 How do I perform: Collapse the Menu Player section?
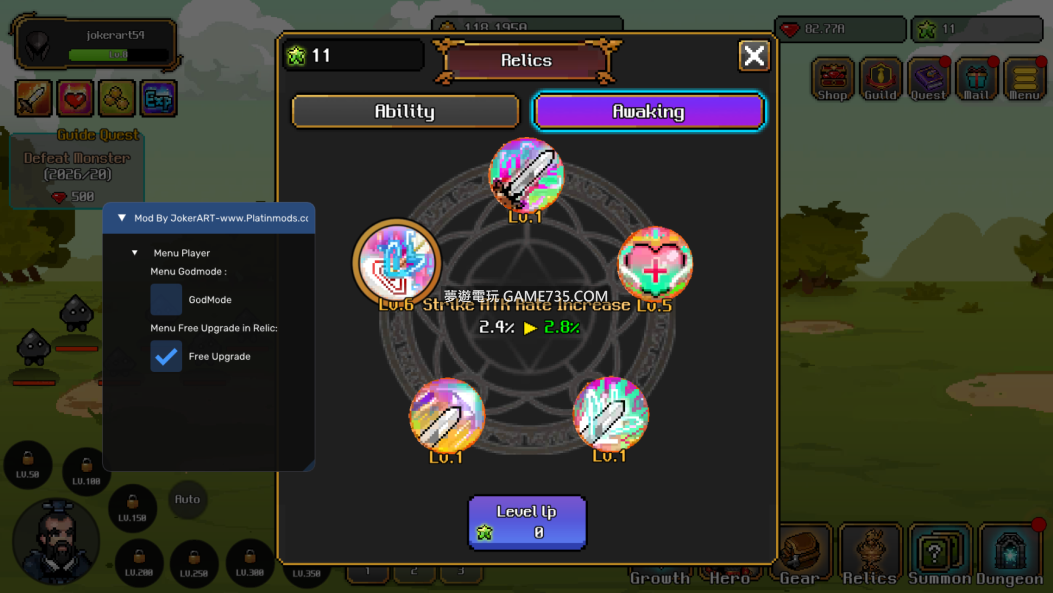pos(135,253)
